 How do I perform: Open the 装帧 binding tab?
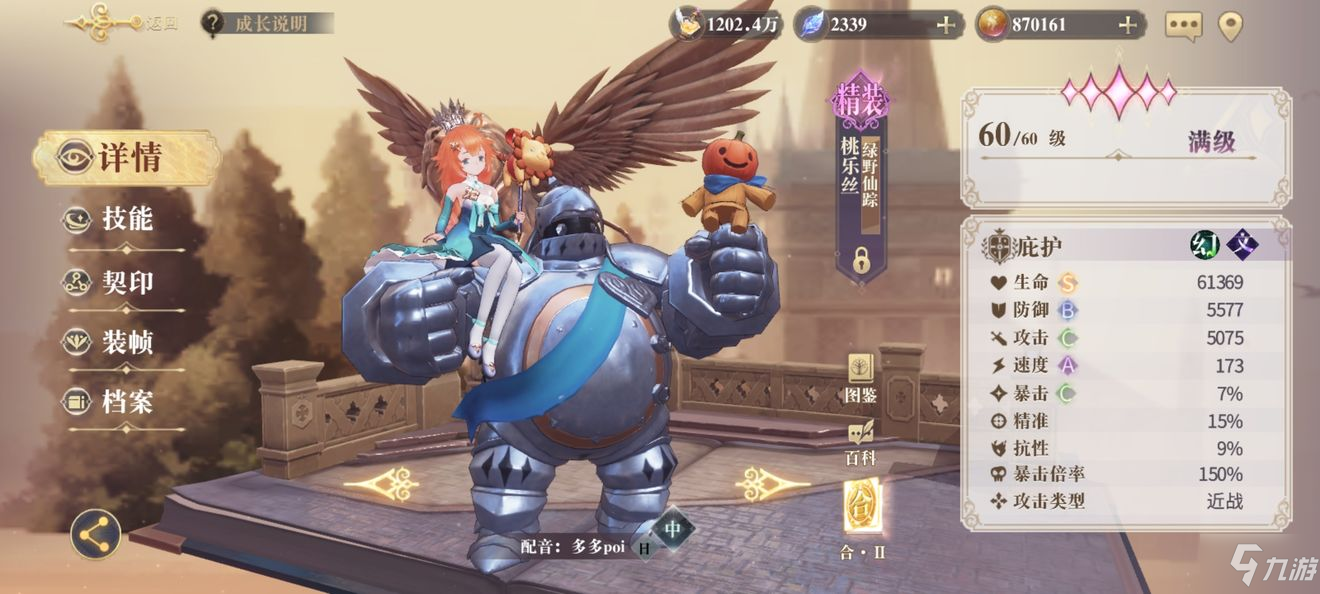[x=126, y=343]
